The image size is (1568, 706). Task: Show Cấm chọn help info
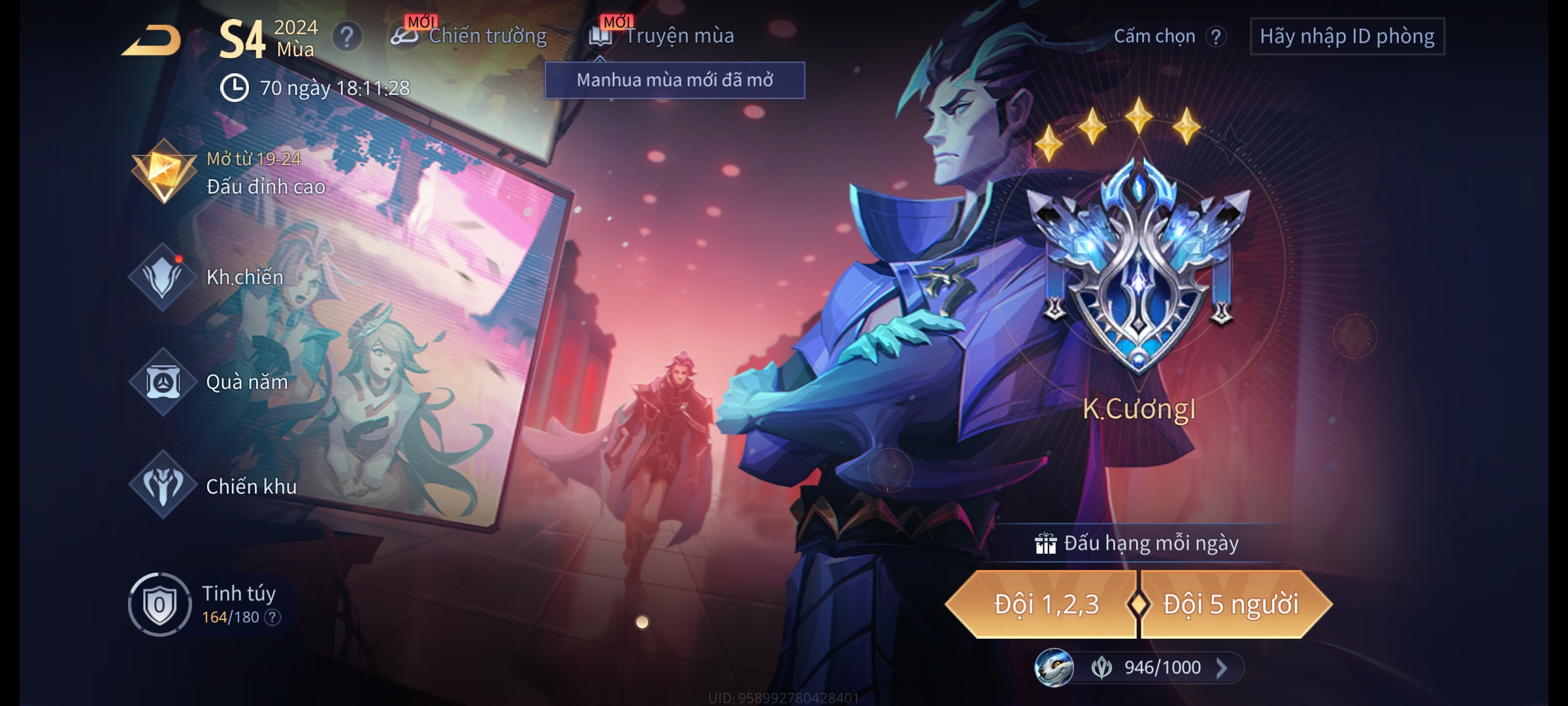[1215, 37]
